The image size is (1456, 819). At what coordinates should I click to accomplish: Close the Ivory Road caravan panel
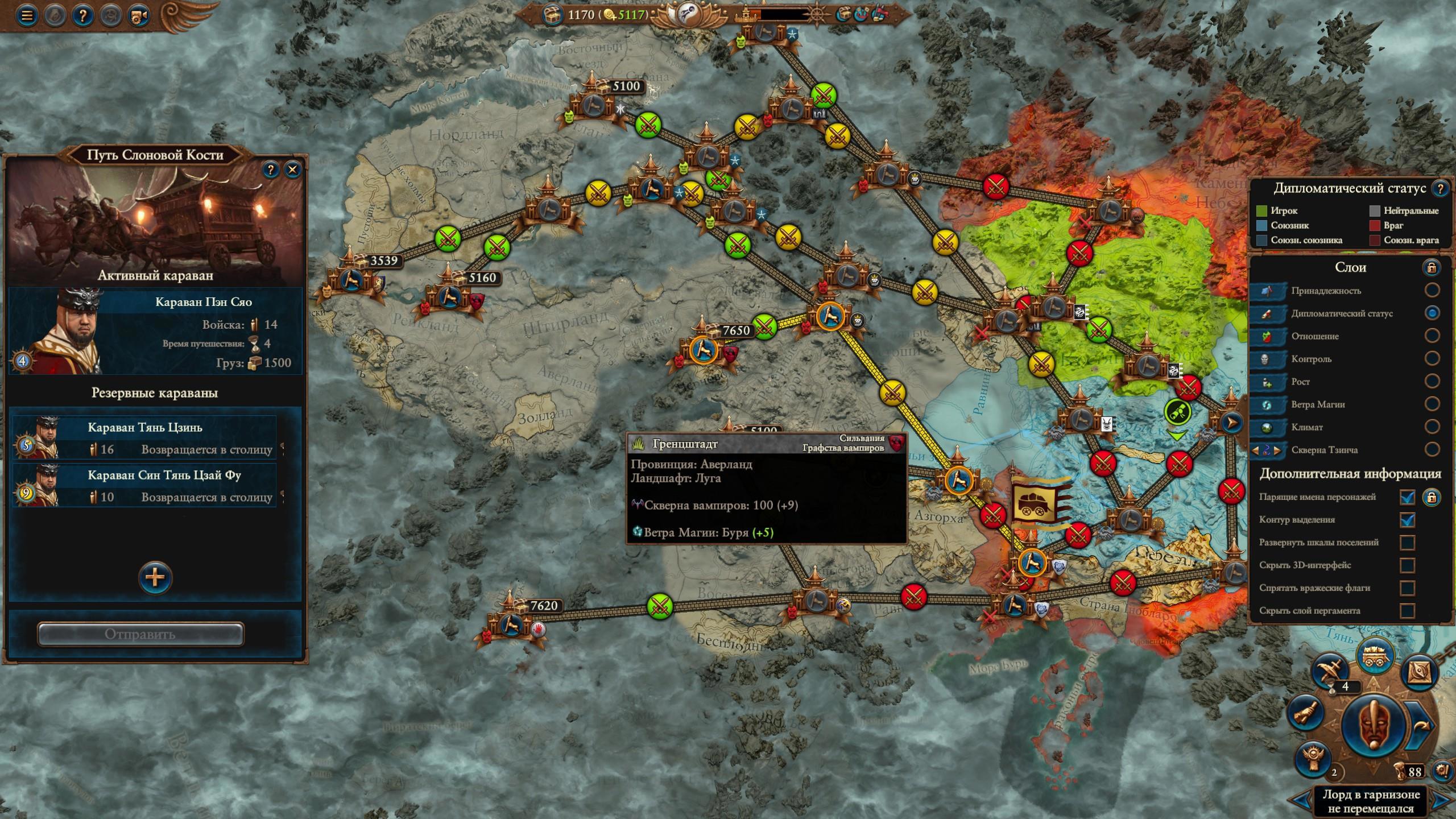click(293, 169)
